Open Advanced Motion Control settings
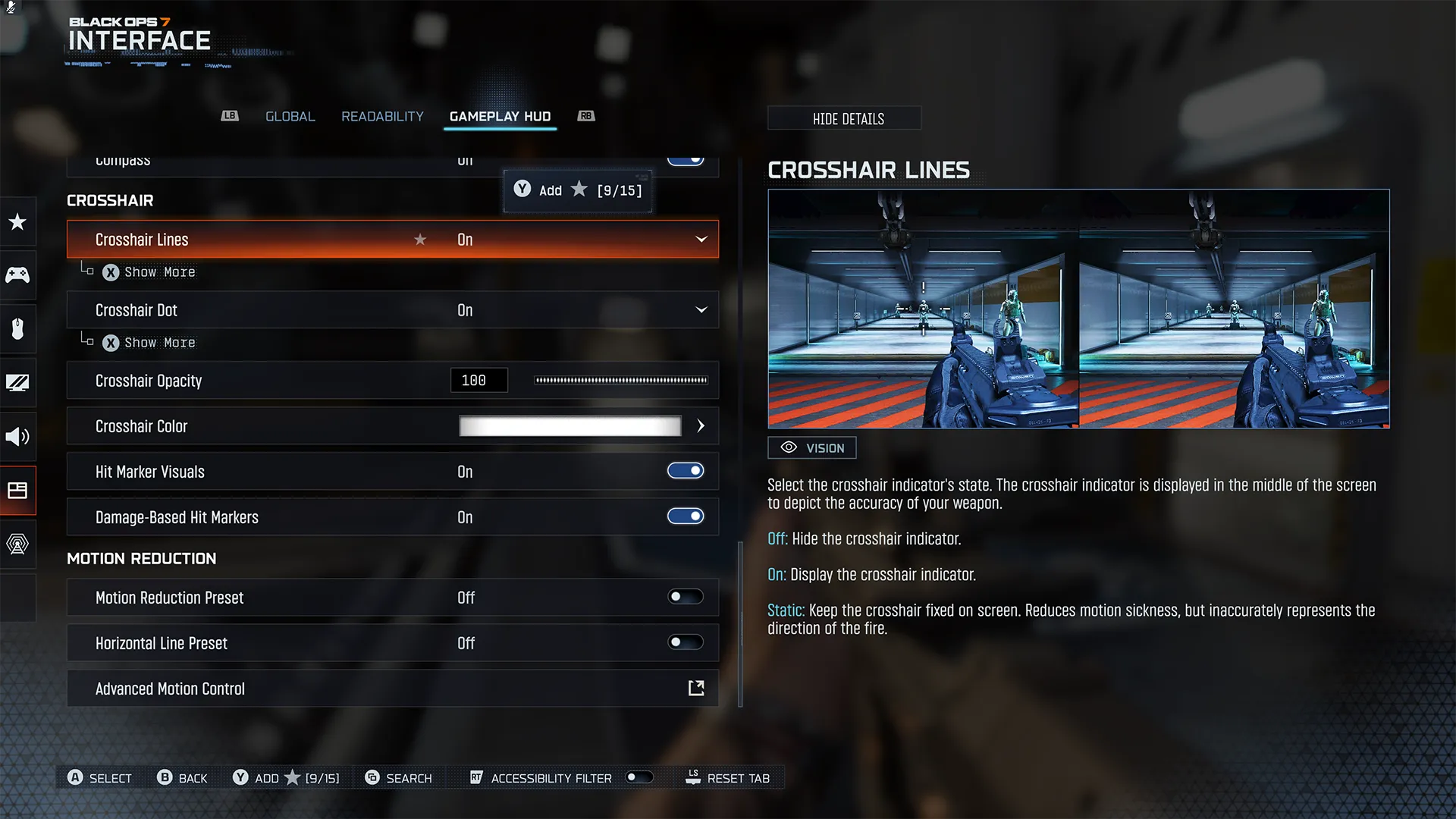This screenshot has width=1456, height=819. pos(695,689)
